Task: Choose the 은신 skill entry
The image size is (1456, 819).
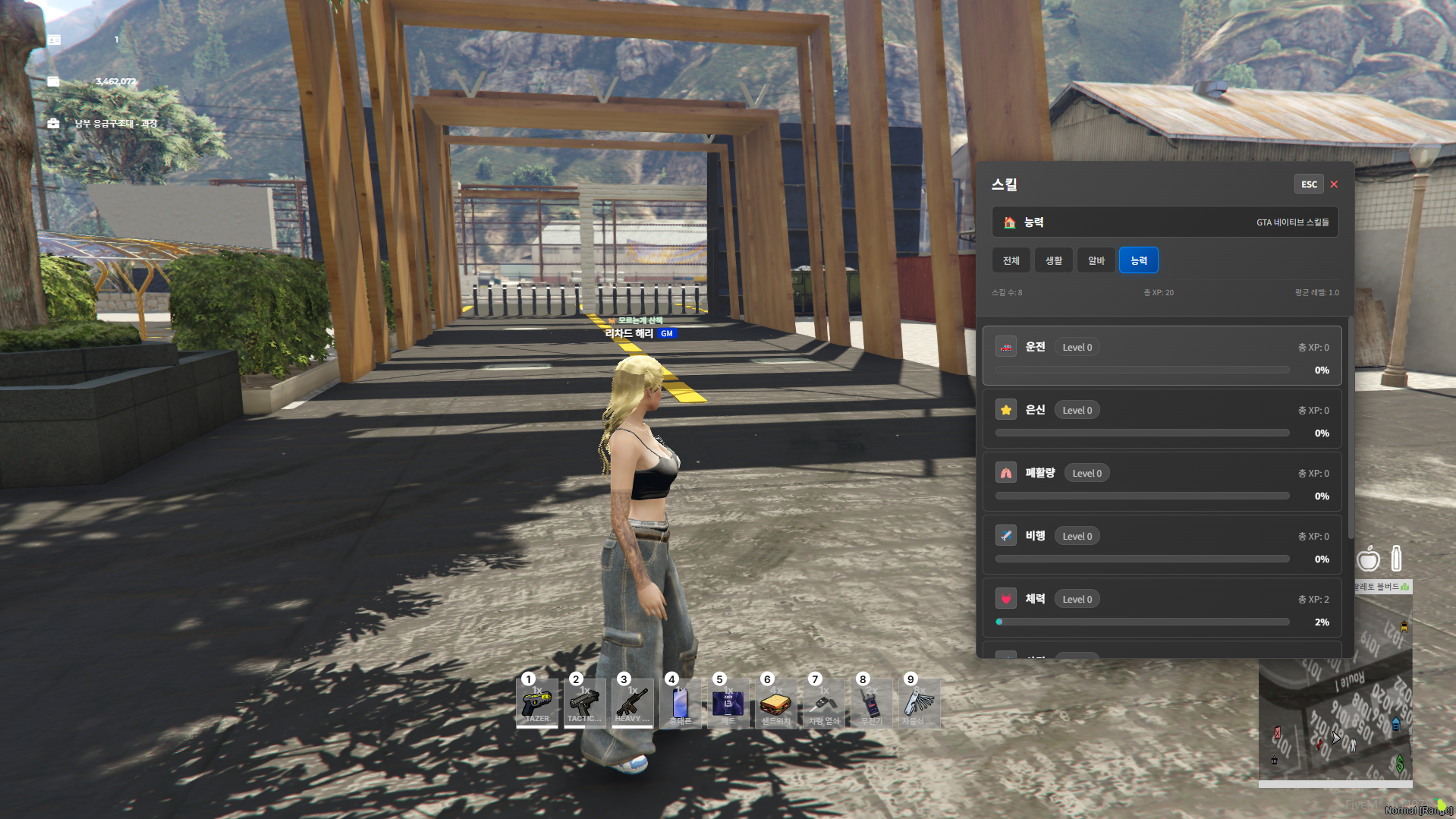Action: (1161, 420)
